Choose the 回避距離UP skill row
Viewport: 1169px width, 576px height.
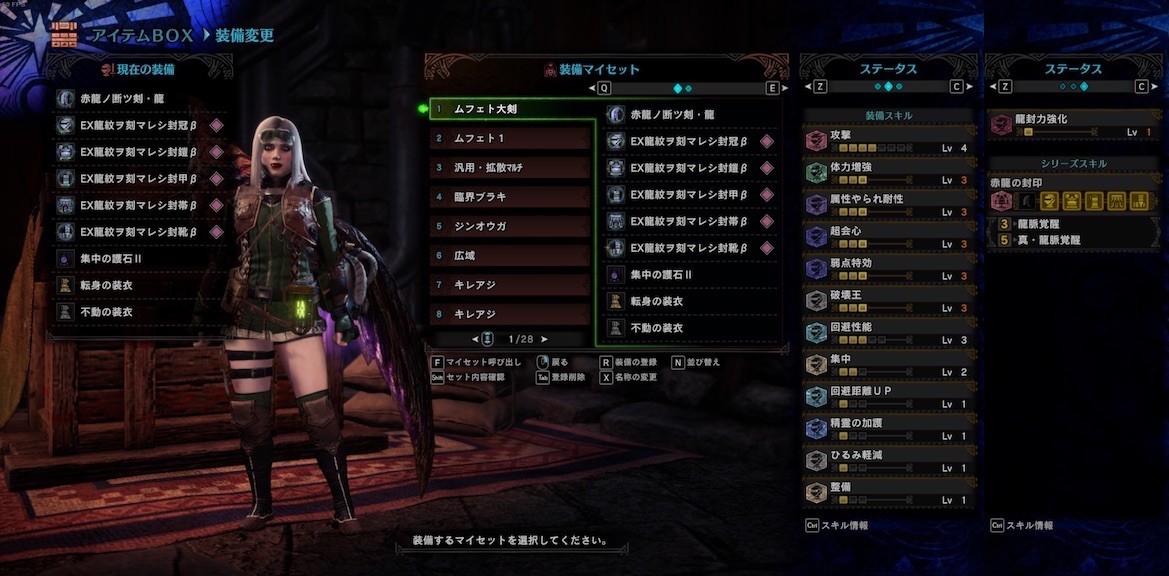(888, 396)
